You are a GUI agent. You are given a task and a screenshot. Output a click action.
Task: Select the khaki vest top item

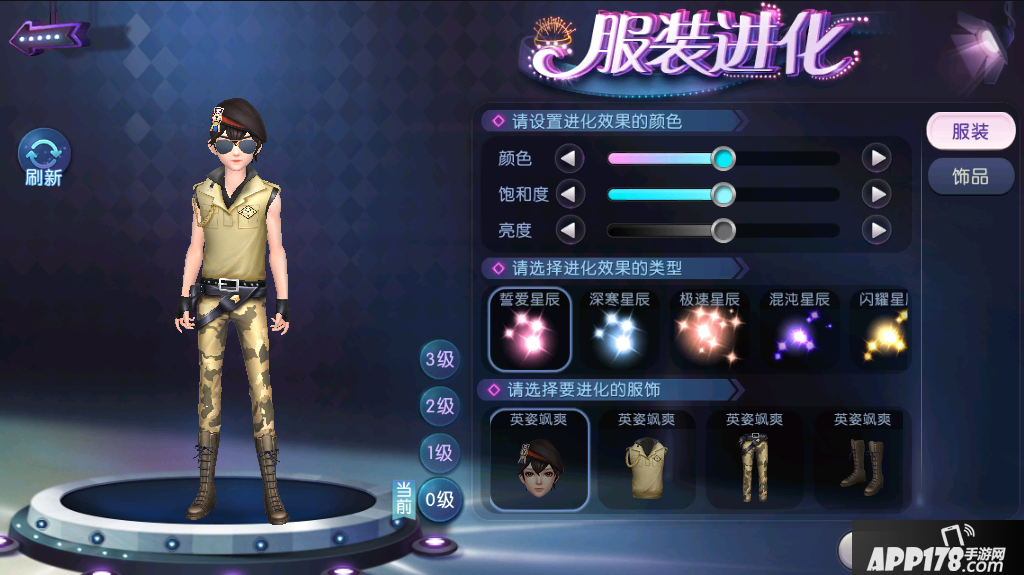pos(647,460)
